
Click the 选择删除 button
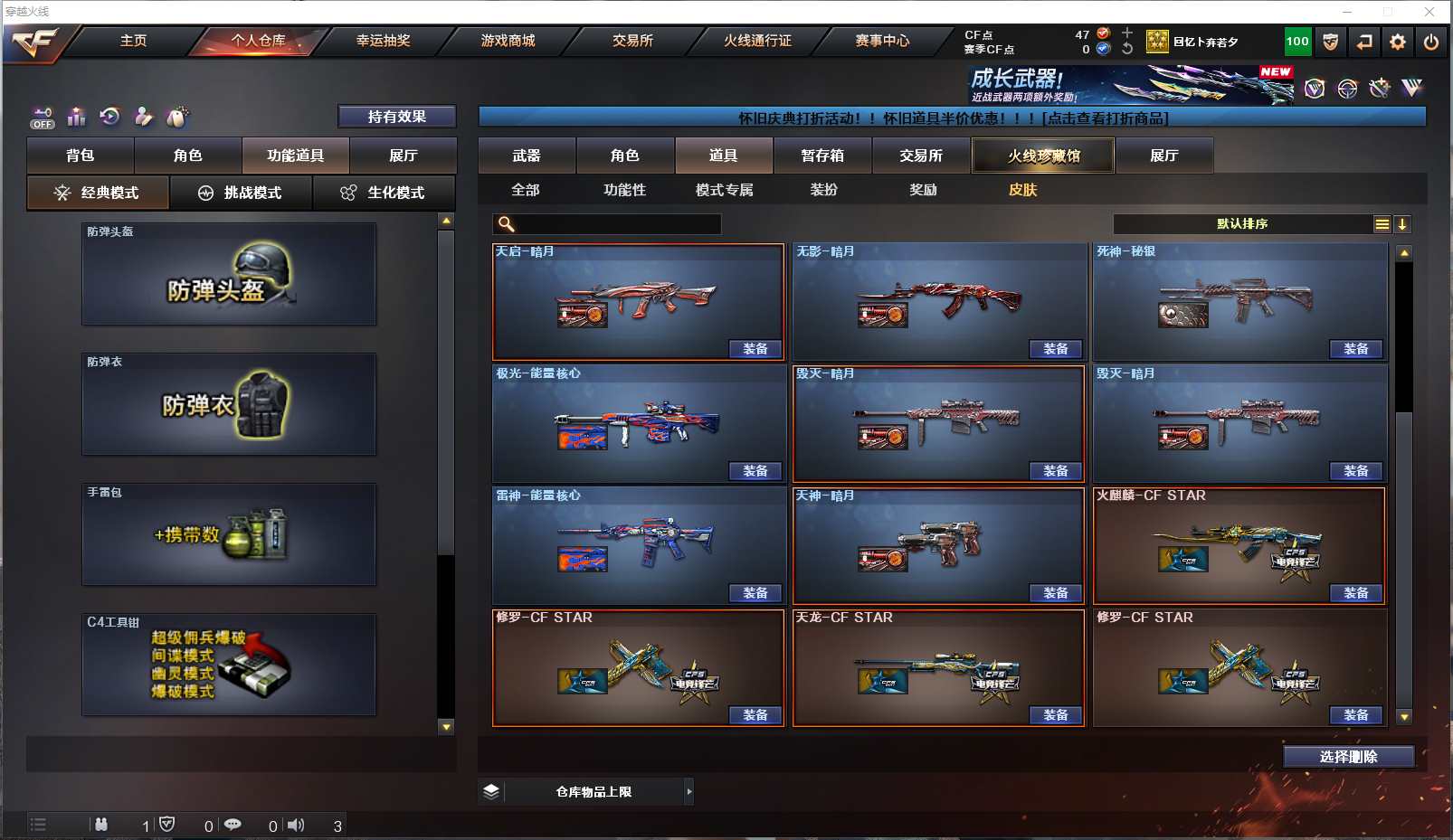[x=1348, y=757]
